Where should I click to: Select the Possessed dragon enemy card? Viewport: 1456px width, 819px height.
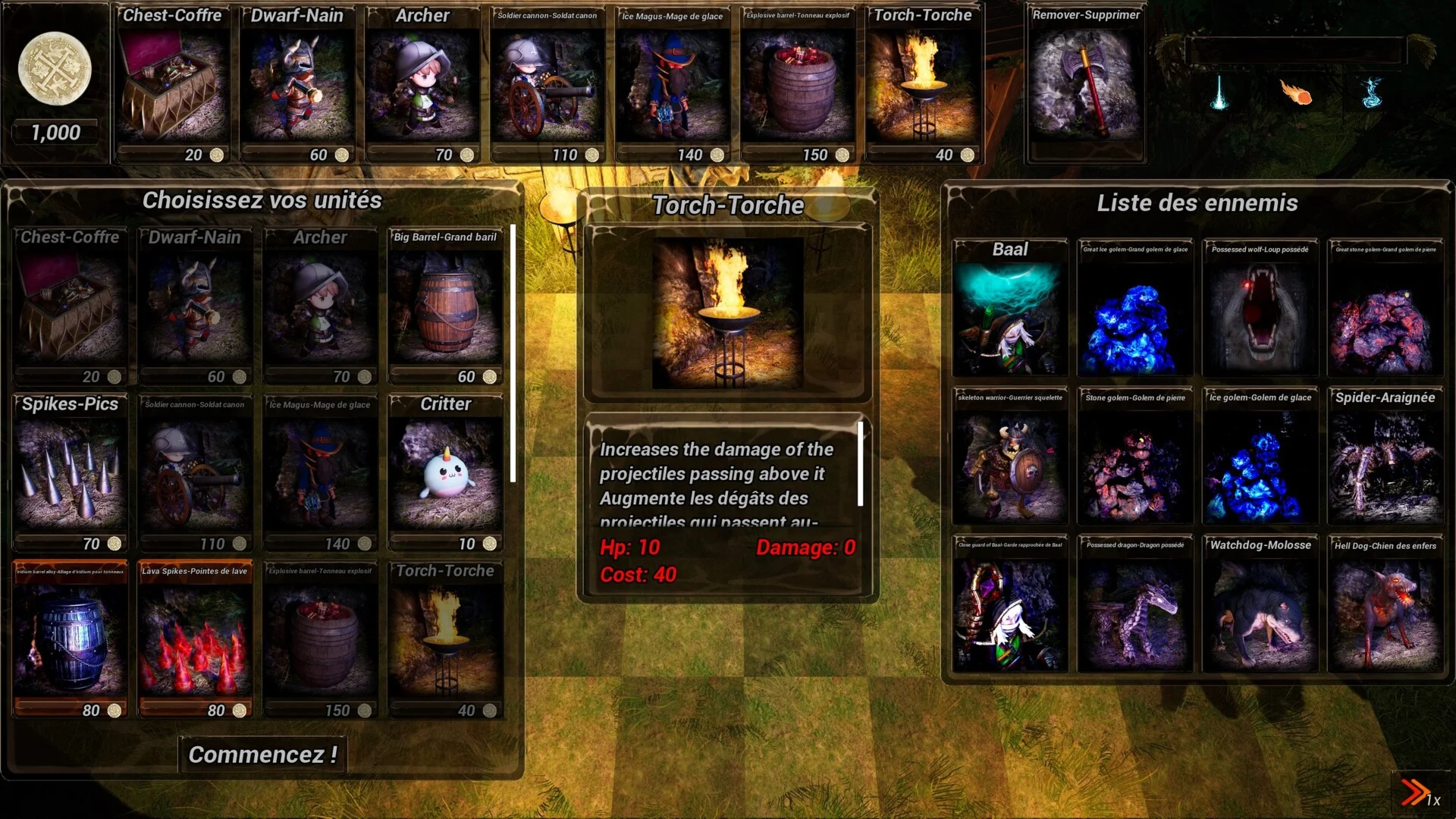1134,605
